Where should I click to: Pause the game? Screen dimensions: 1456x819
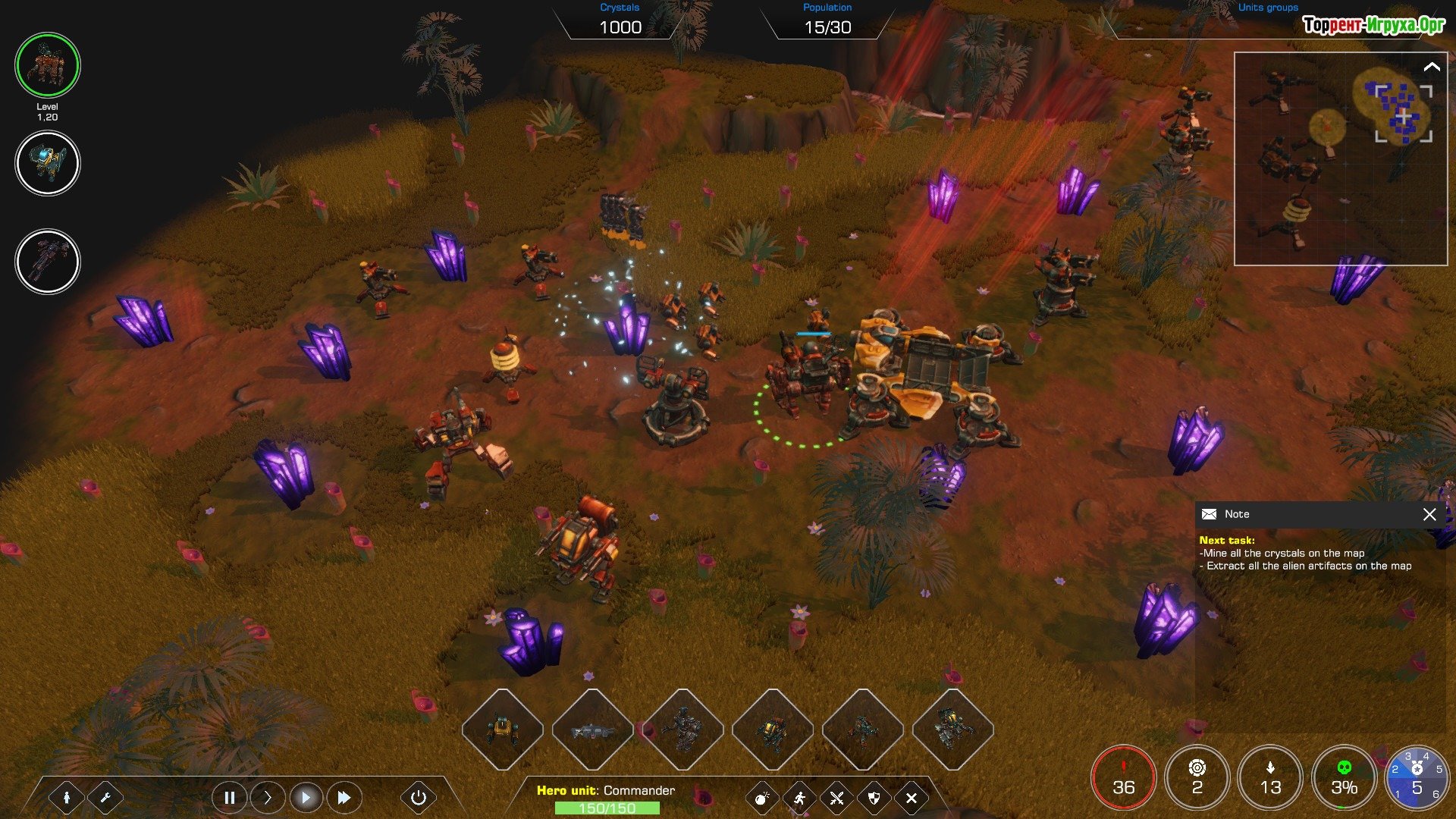point(229,797)
